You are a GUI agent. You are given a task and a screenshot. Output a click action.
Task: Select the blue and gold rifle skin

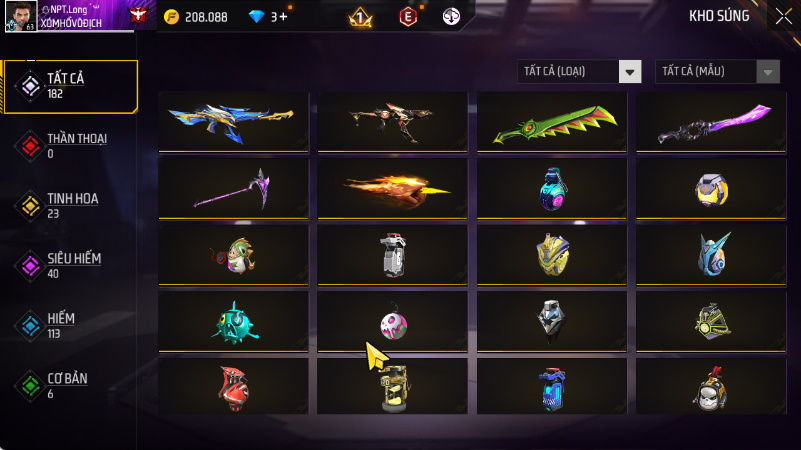coord(237,121)
